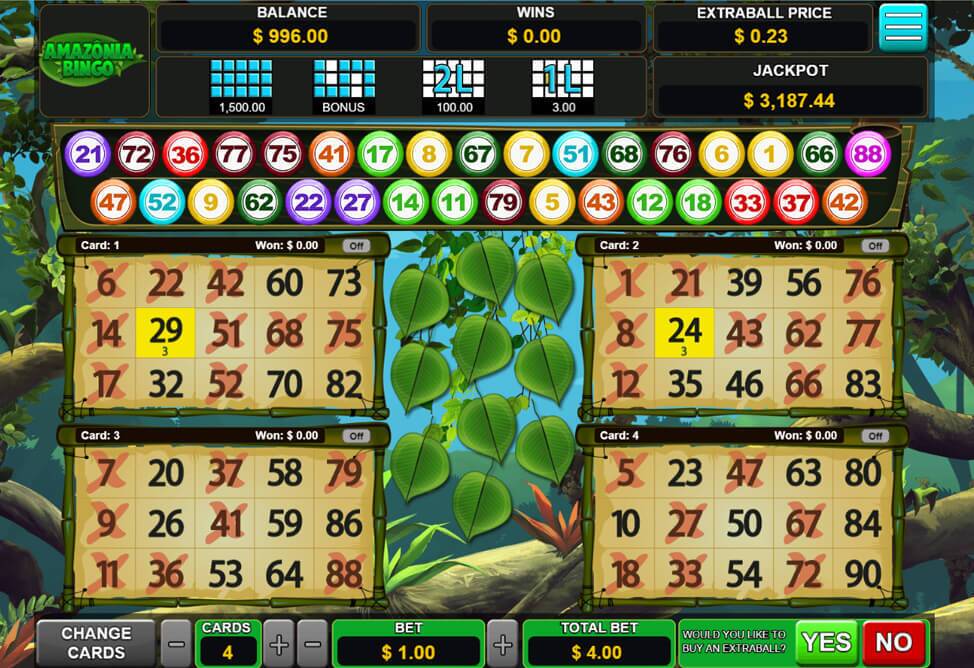This screenshot has width=974, height=668.
Task: Toggle the Off switch on Card 4
Action: (875, 436)
